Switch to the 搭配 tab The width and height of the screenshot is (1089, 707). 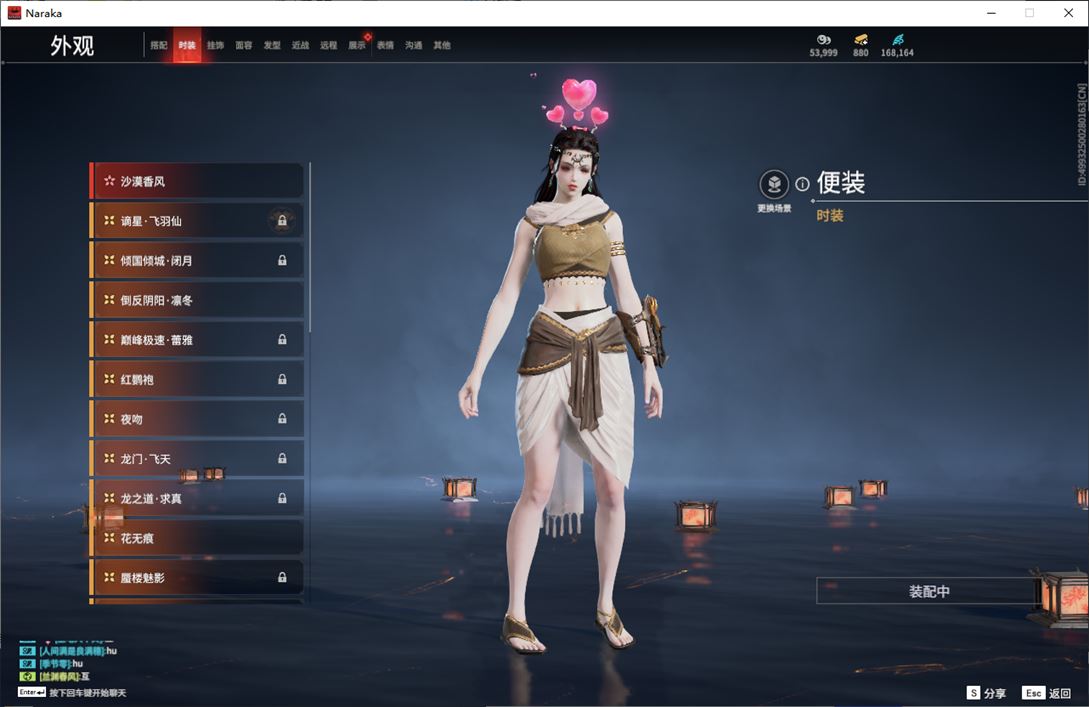click(x=159, y=46)
